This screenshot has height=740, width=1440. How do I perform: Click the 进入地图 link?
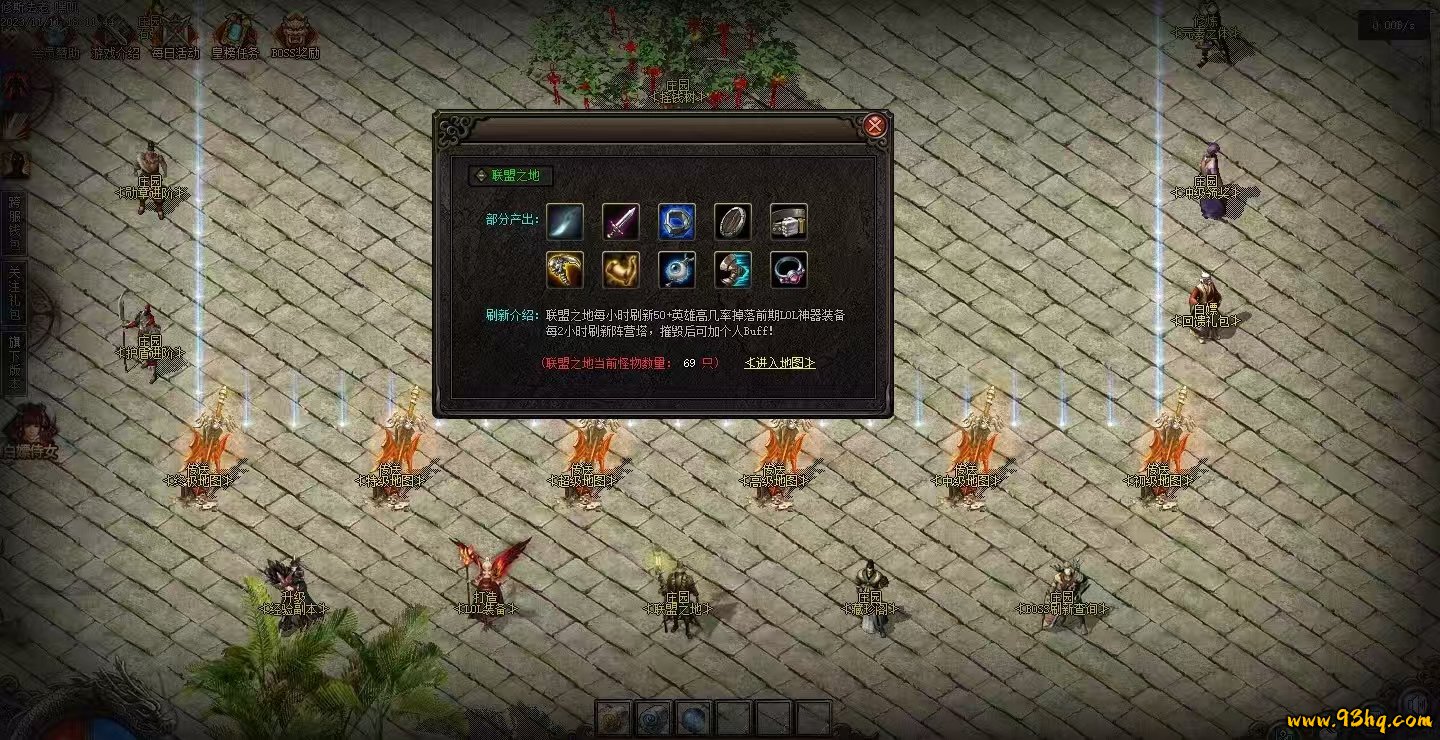tap(780, 363)
